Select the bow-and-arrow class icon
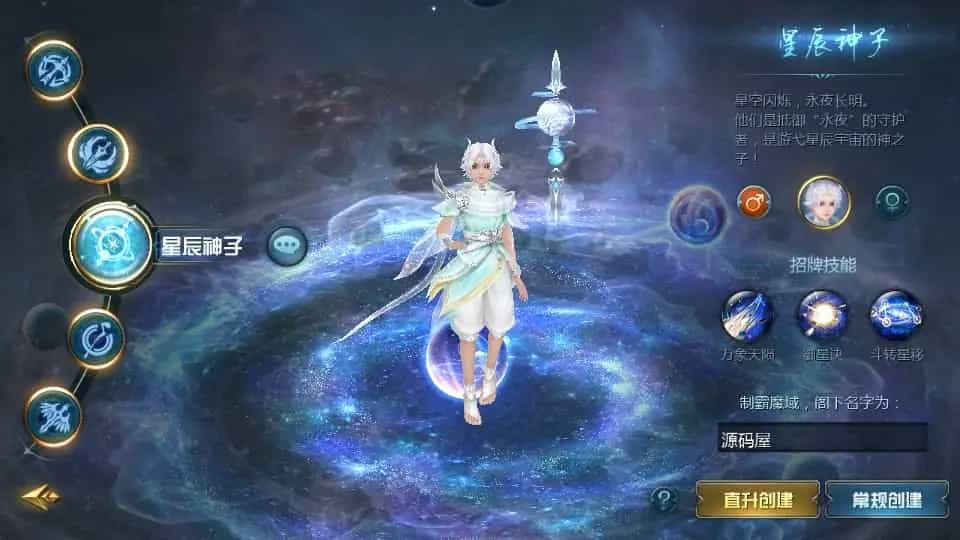 [x=53, y=68]
